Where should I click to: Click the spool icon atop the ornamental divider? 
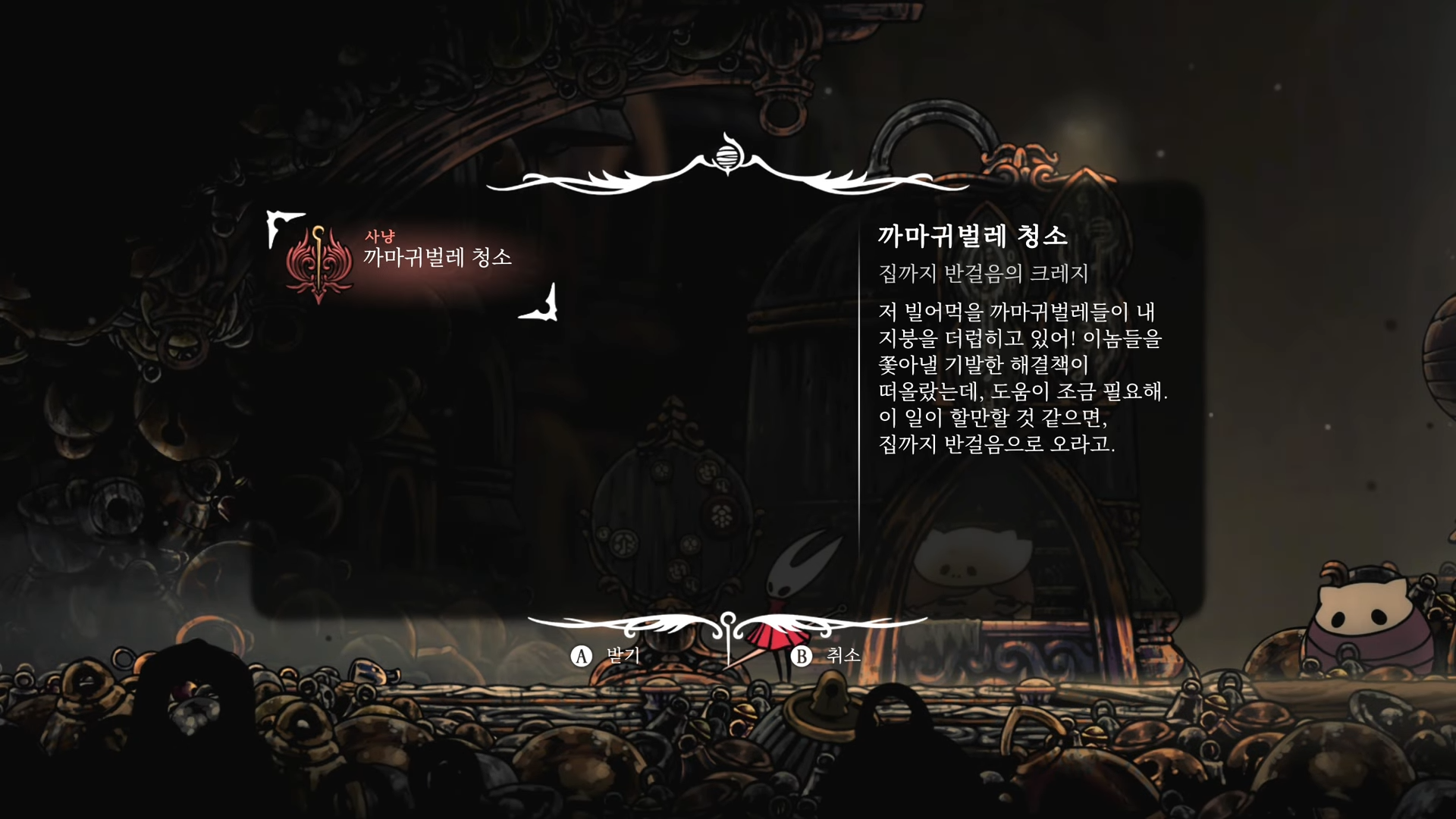tap(727, 158)
